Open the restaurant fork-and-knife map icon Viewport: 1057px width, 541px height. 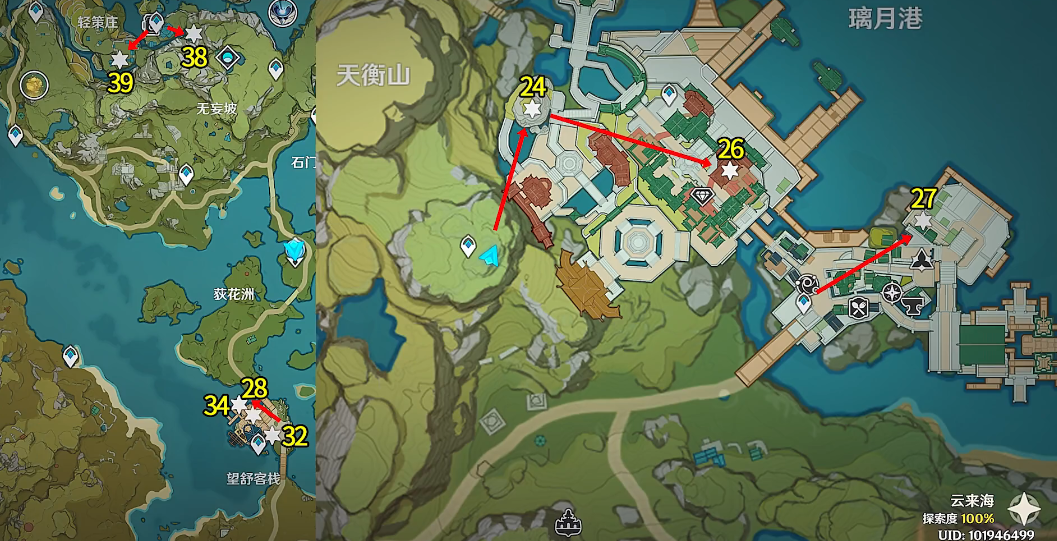(858, 308)
